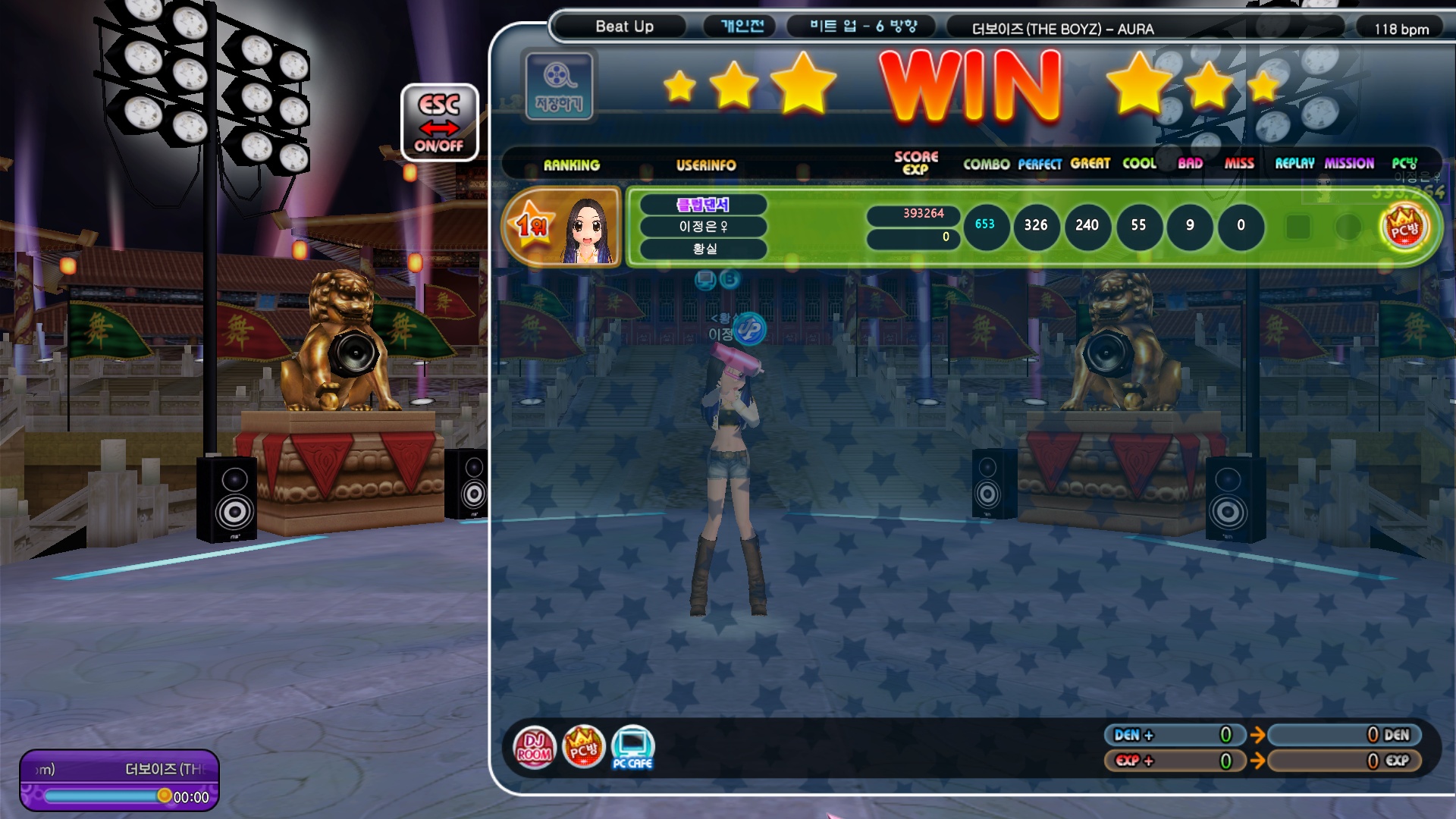Click the PC bang badge in the player row
The image size is (1456, 819).
1404,227
